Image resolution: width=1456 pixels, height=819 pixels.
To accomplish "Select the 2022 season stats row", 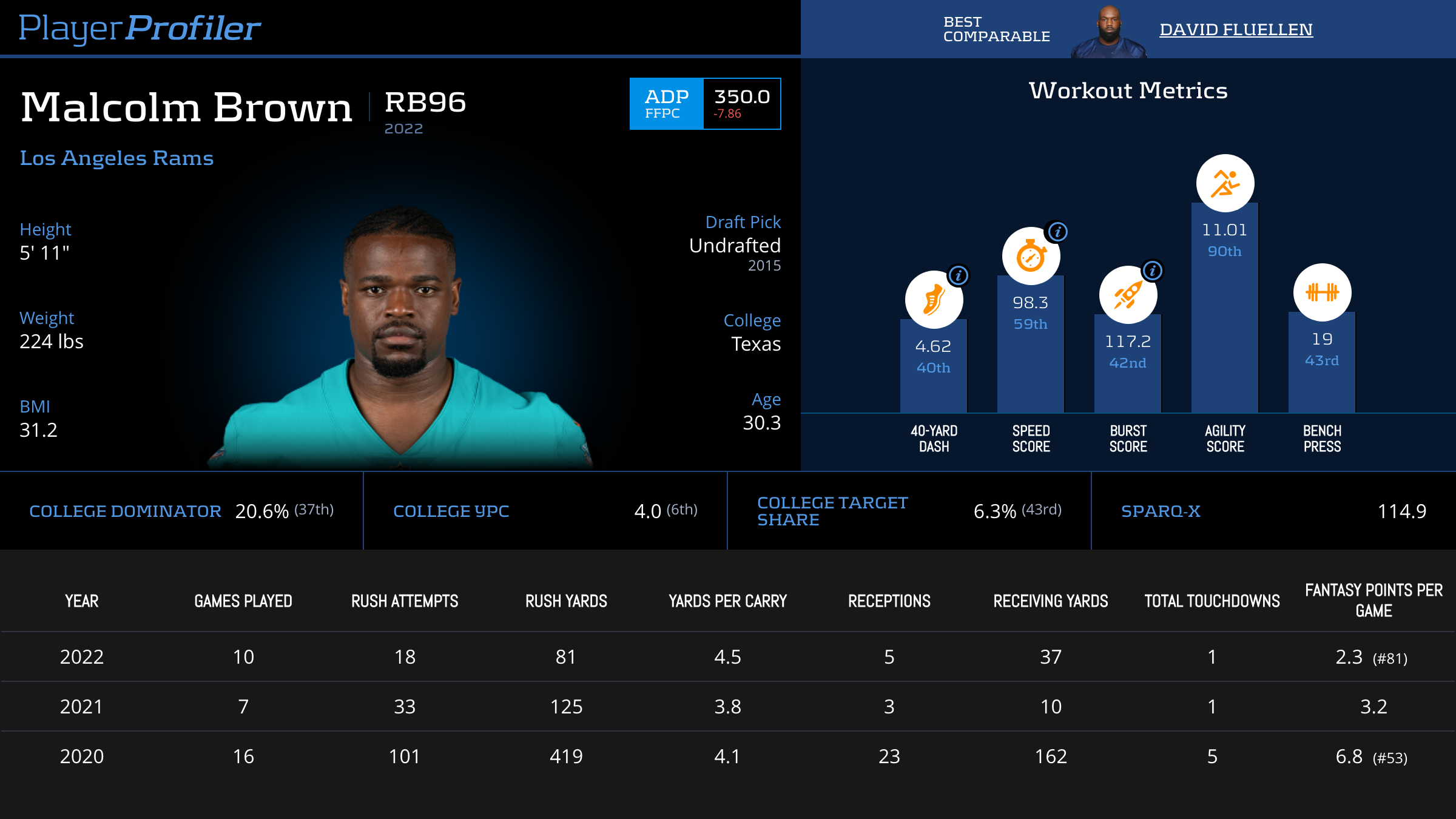I will point(728,657).
